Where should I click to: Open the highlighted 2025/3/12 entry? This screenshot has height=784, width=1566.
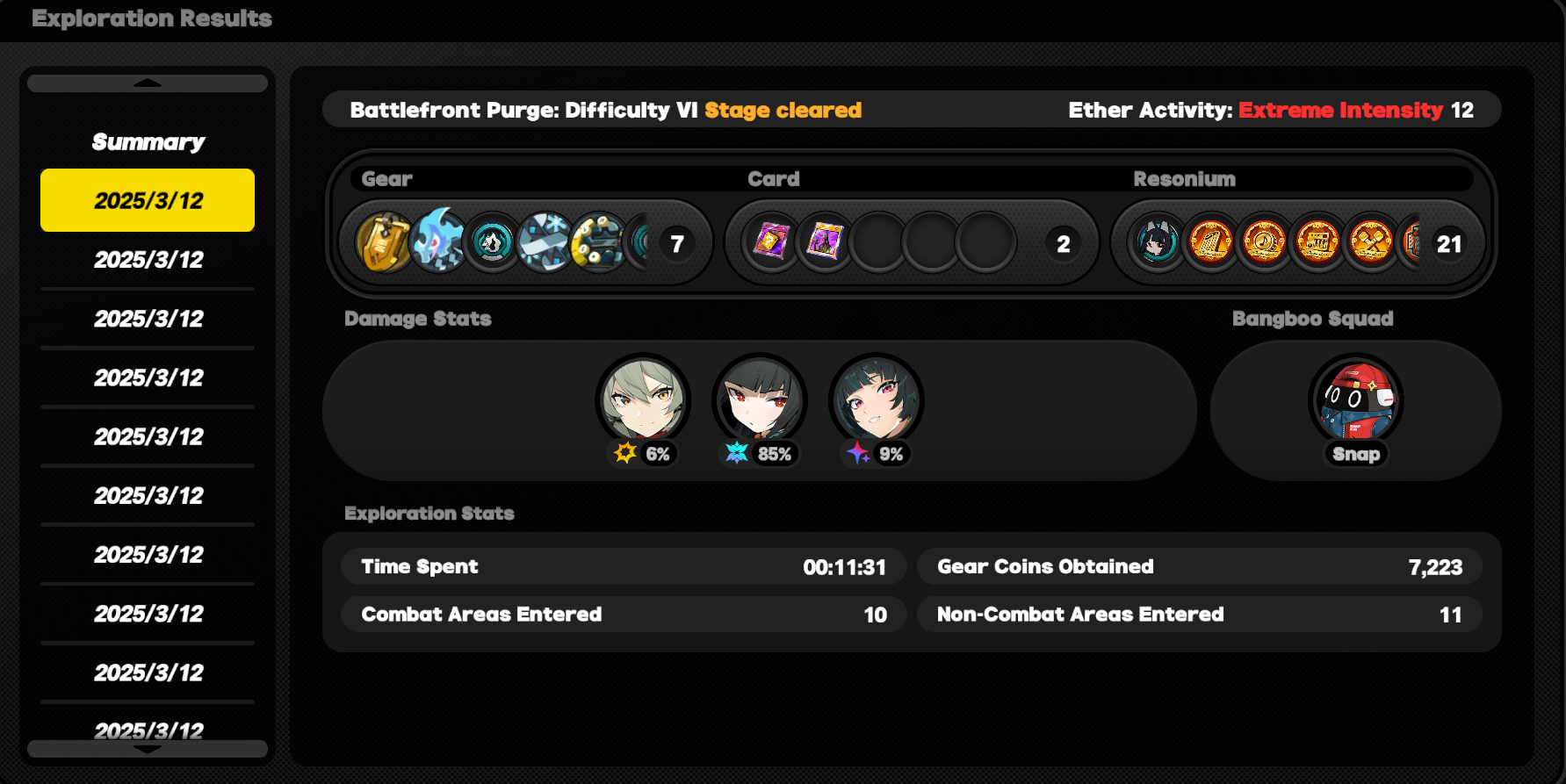point(147,200)
